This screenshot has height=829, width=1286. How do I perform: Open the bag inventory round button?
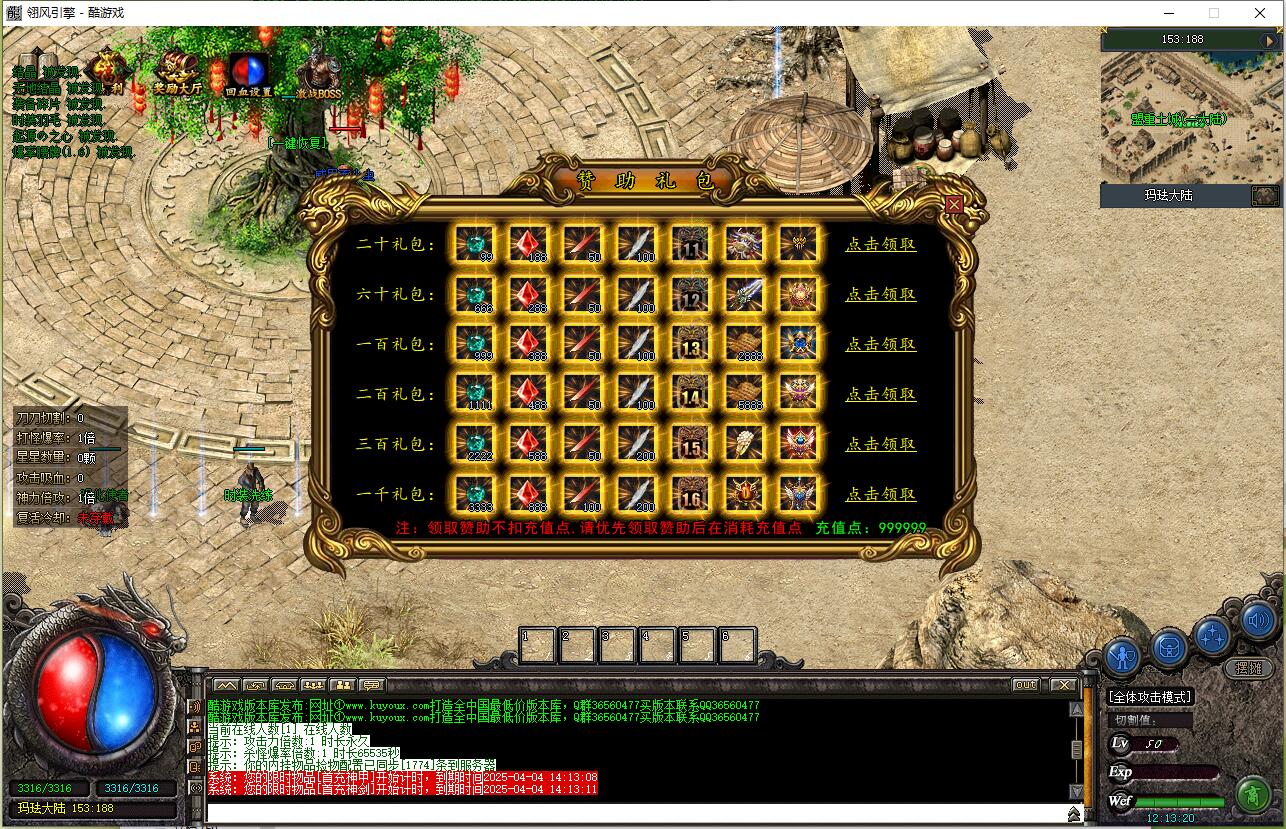coord(1168,648)
